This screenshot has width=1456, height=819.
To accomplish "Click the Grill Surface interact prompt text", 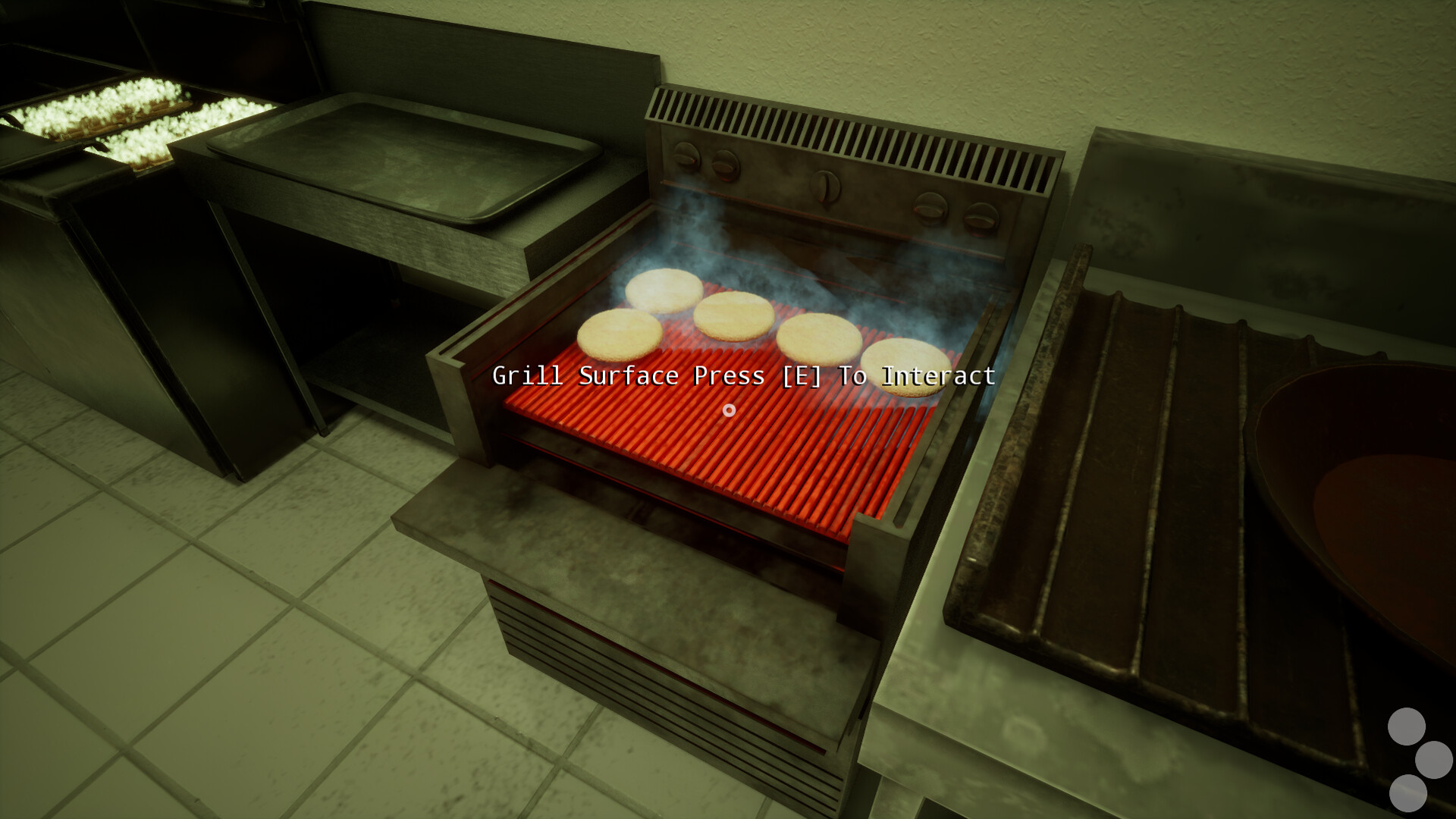I will tap(744, 375).
